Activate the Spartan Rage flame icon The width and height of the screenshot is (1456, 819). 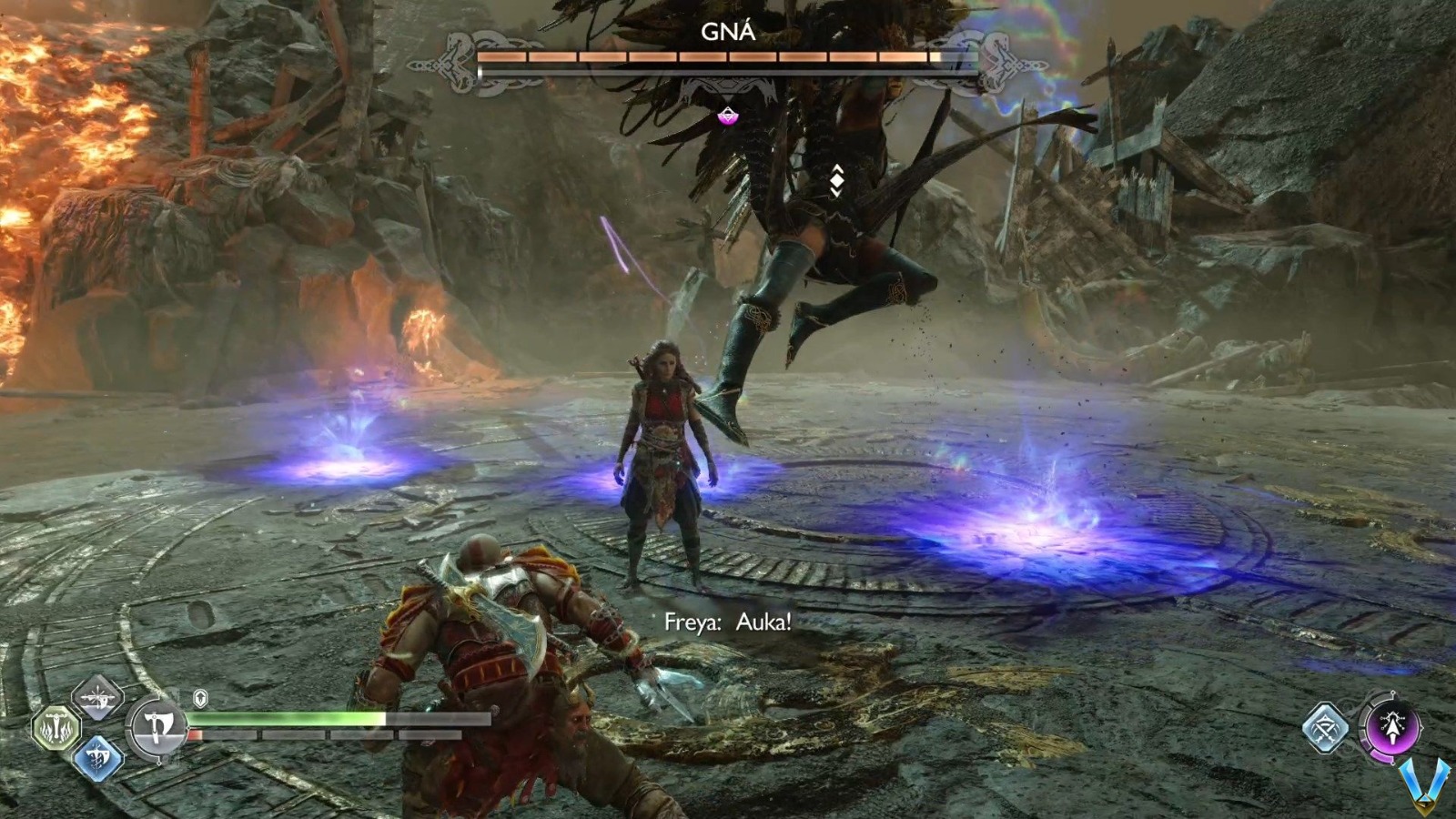[56, 728]
